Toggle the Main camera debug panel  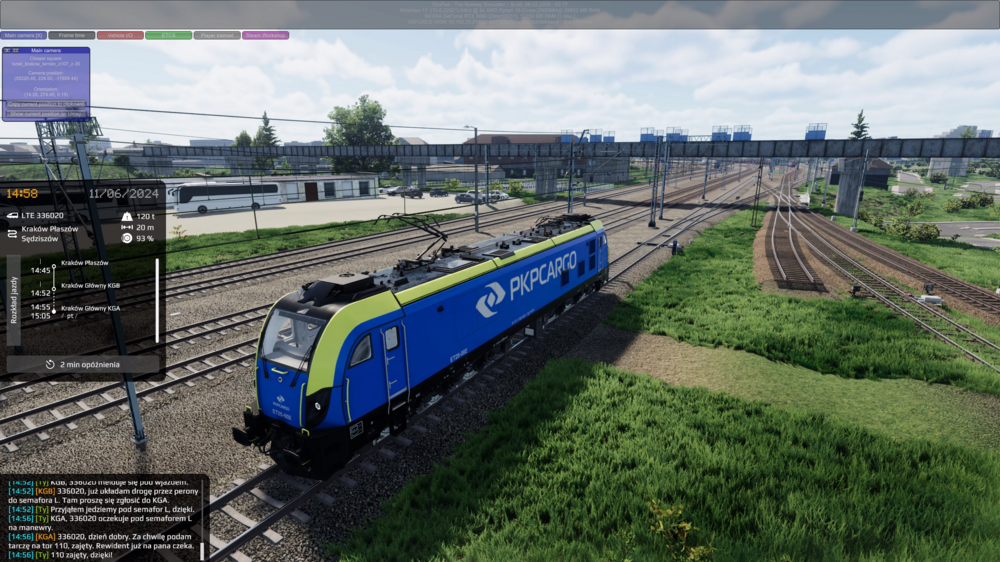point(24,35)
